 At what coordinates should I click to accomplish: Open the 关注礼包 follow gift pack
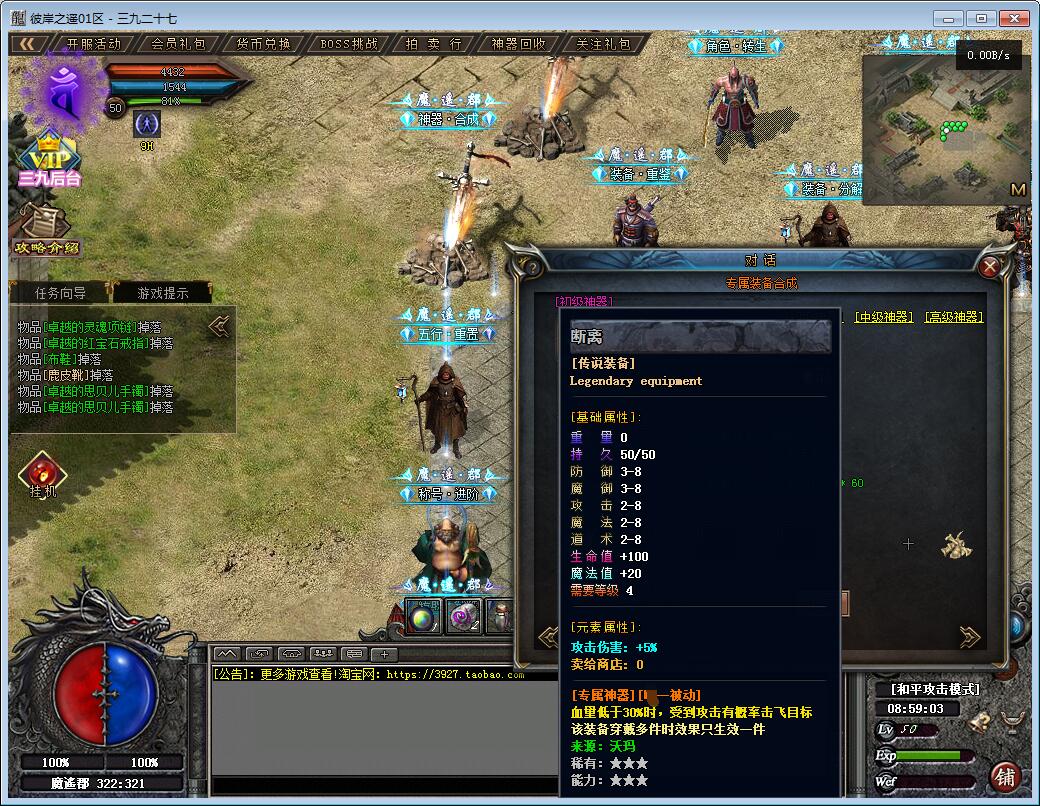tap(603, 44)
